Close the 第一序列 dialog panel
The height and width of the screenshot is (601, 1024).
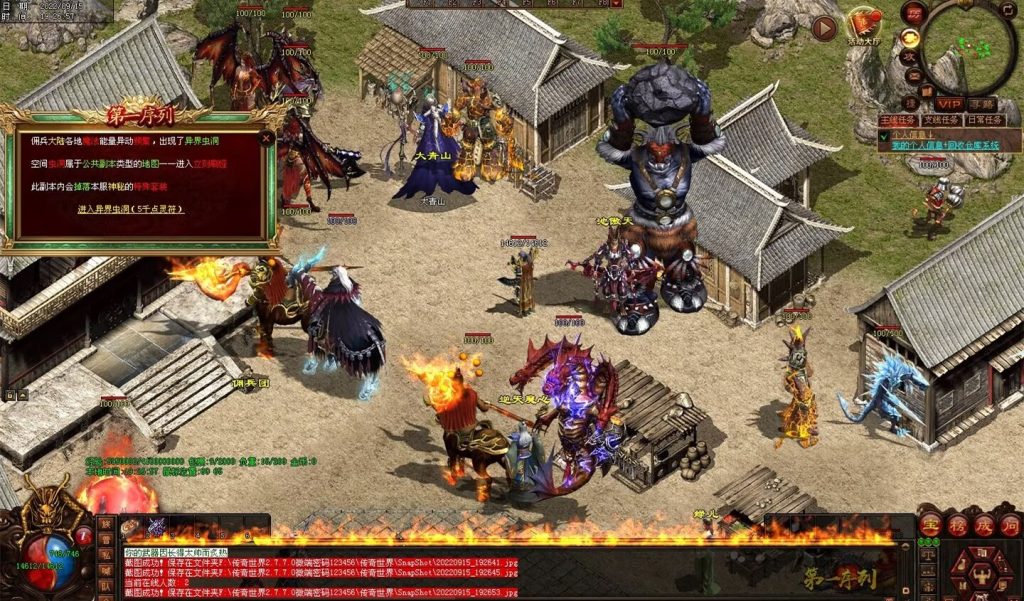pos(267,139)
